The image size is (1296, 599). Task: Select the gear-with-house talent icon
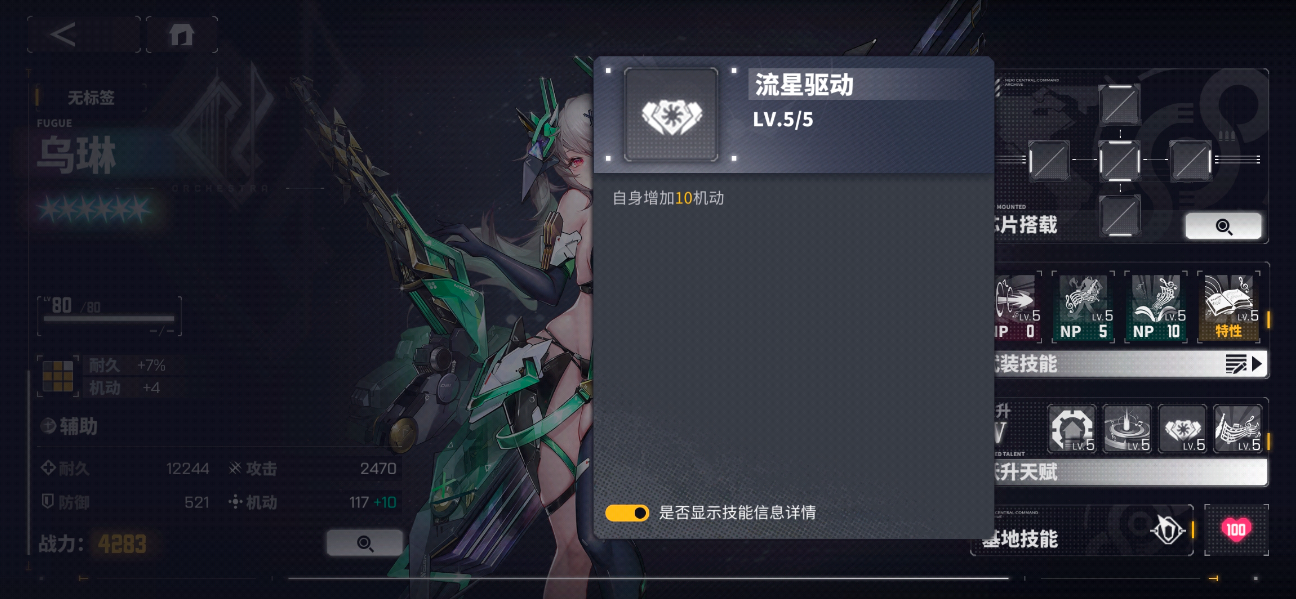pos(1073,429)
